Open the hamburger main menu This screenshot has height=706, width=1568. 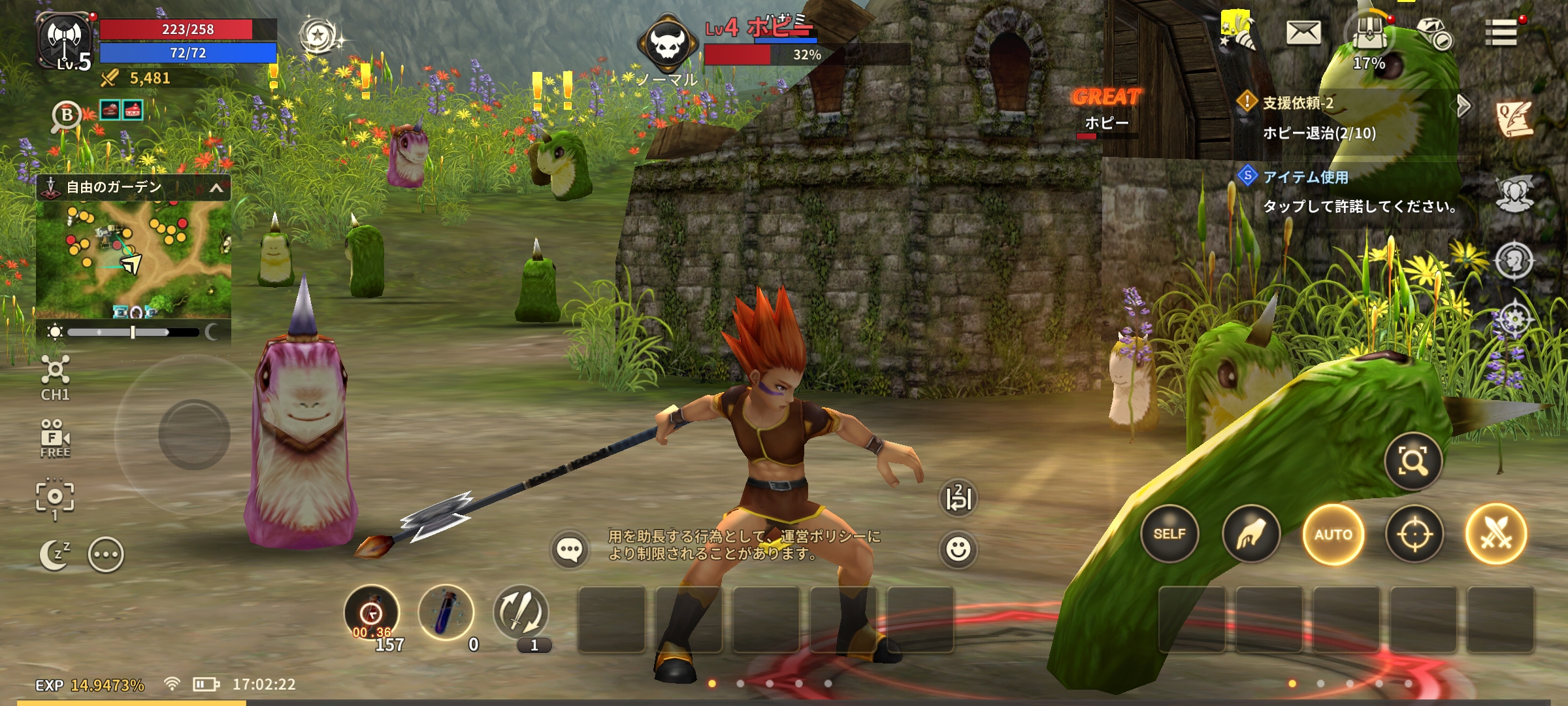1501,33
